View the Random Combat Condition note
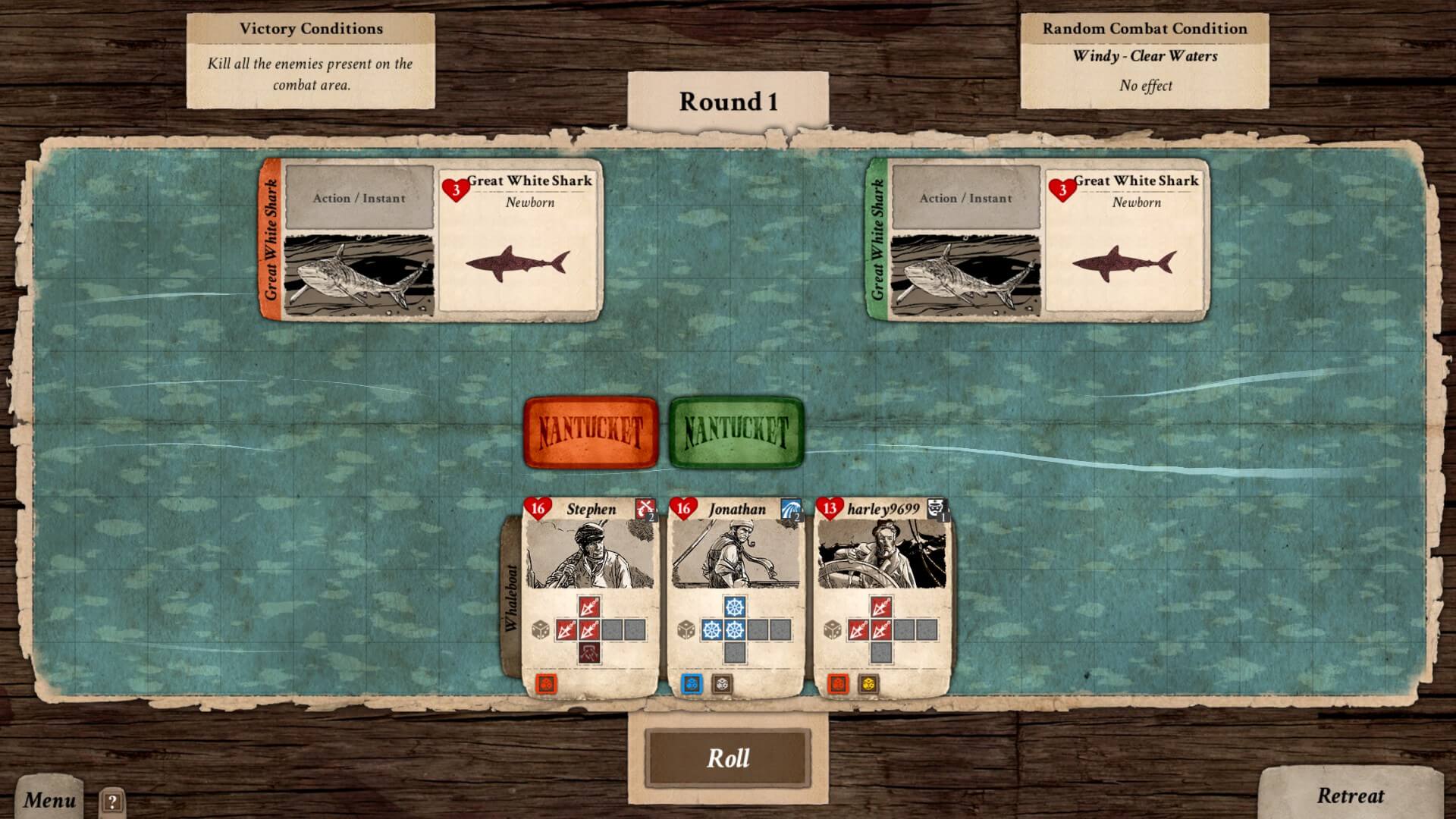 tap(1144, 61)
